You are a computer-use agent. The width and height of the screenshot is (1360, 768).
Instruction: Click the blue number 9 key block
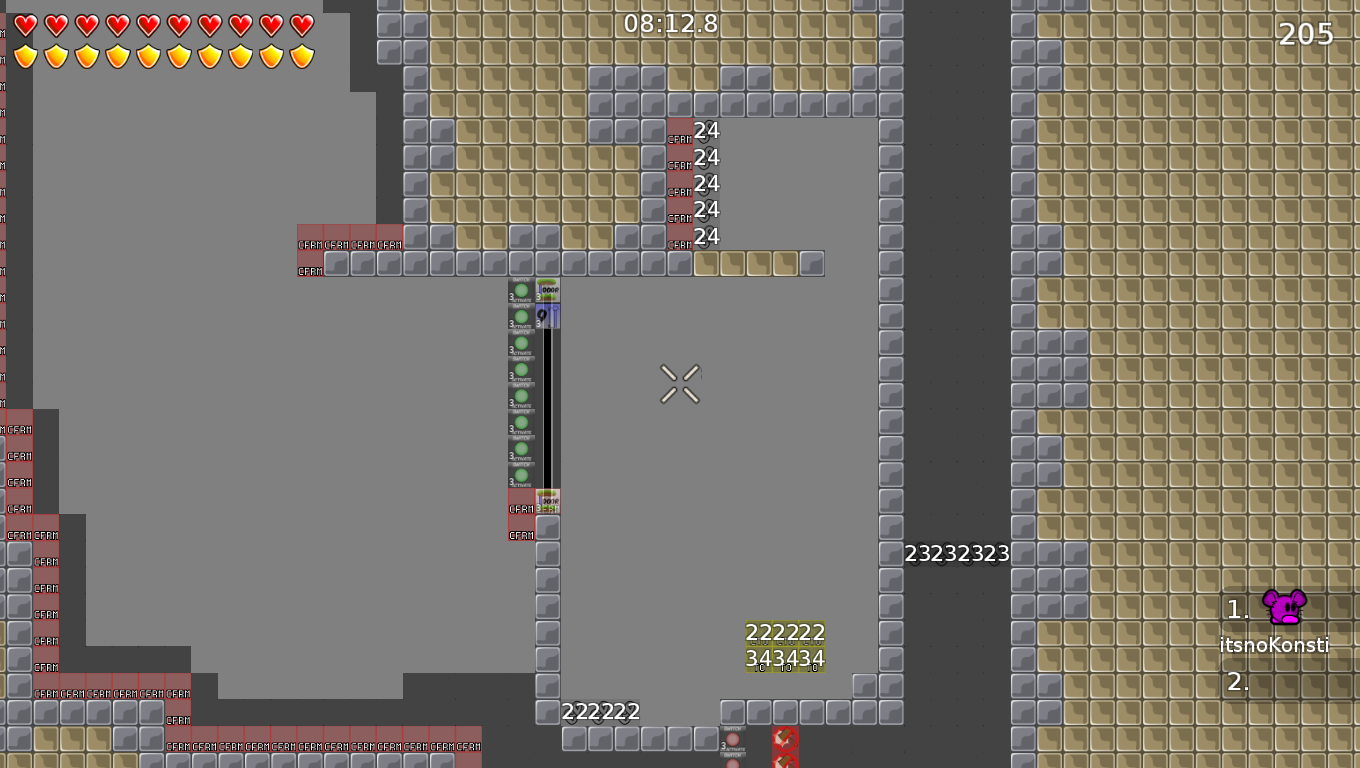coord(546,315)
